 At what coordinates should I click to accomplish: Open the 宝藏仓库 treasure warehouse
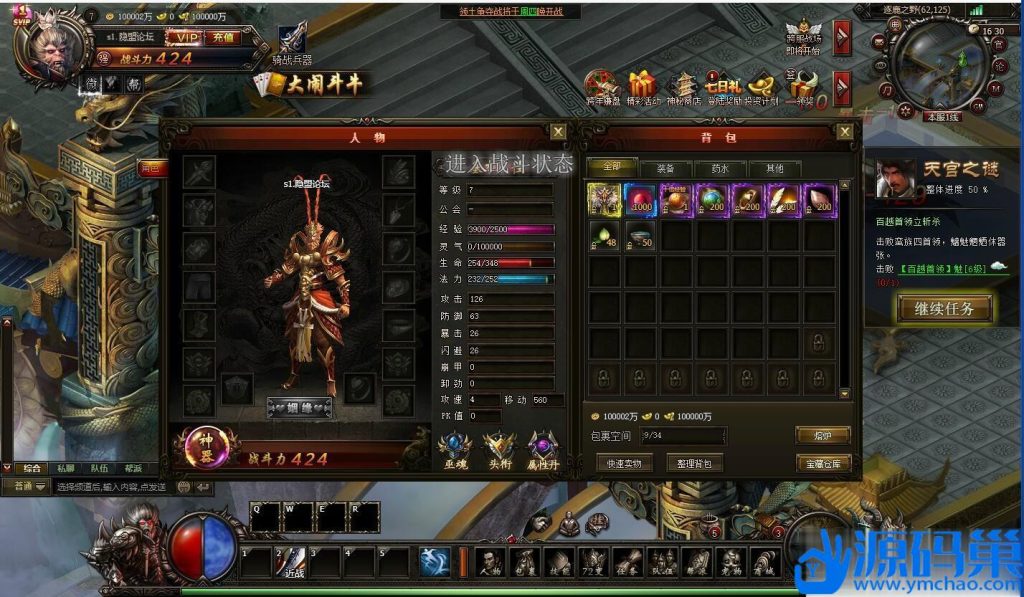click(x=823, y=463)
